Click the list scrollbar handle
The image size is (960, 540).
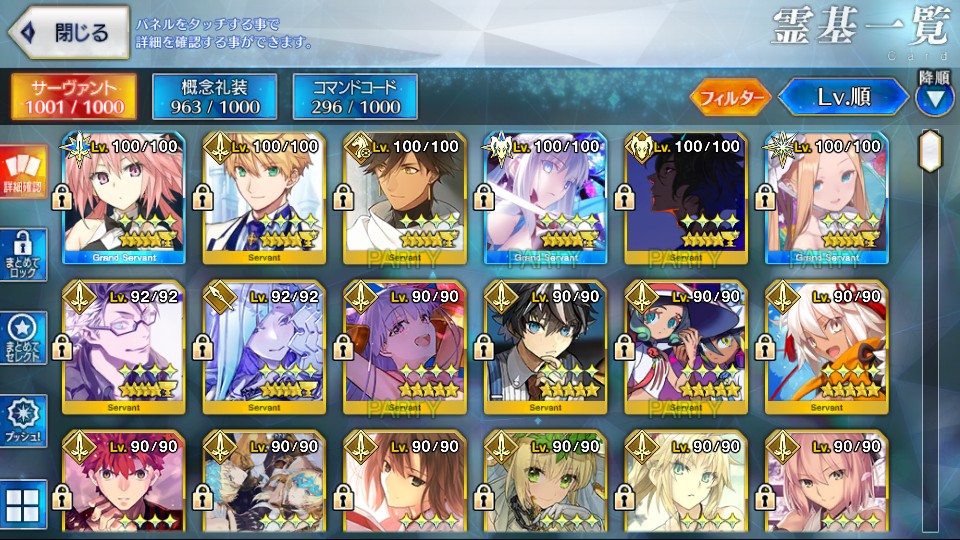(932, 152)
